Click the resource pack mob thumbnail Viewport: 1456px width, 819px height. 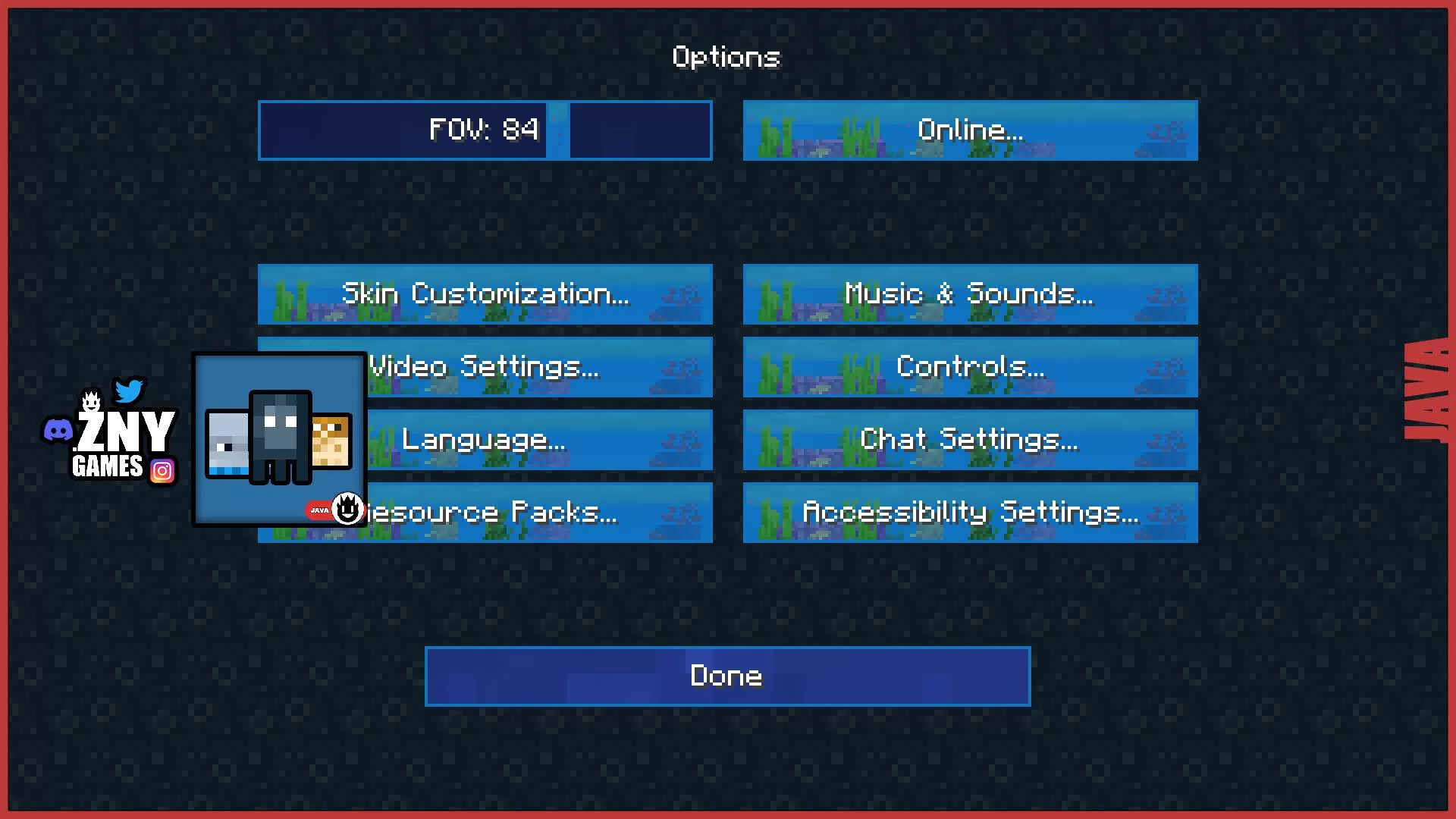pyautogui.click(x=278, y=438)
